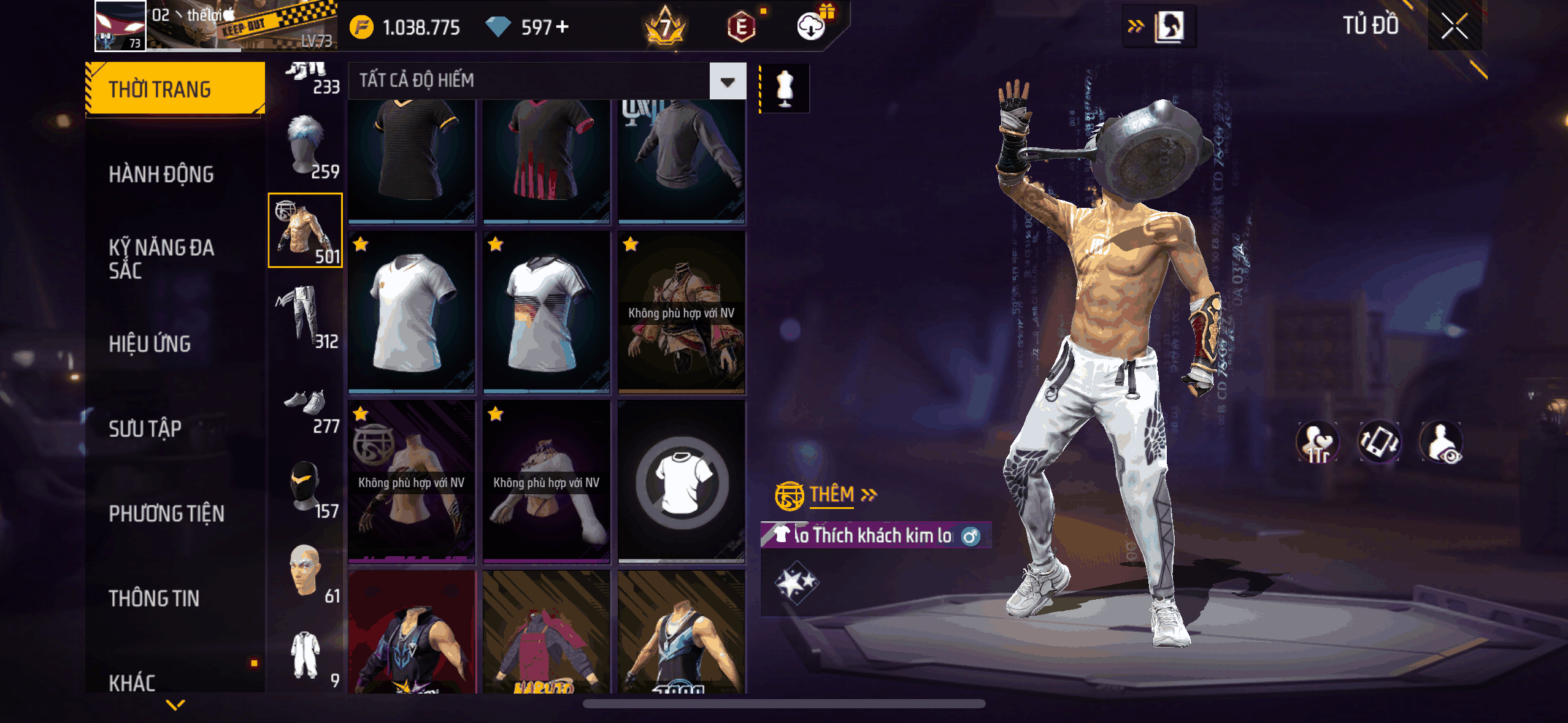Go to the HIỆU ỨNG tab

point(150,344)
